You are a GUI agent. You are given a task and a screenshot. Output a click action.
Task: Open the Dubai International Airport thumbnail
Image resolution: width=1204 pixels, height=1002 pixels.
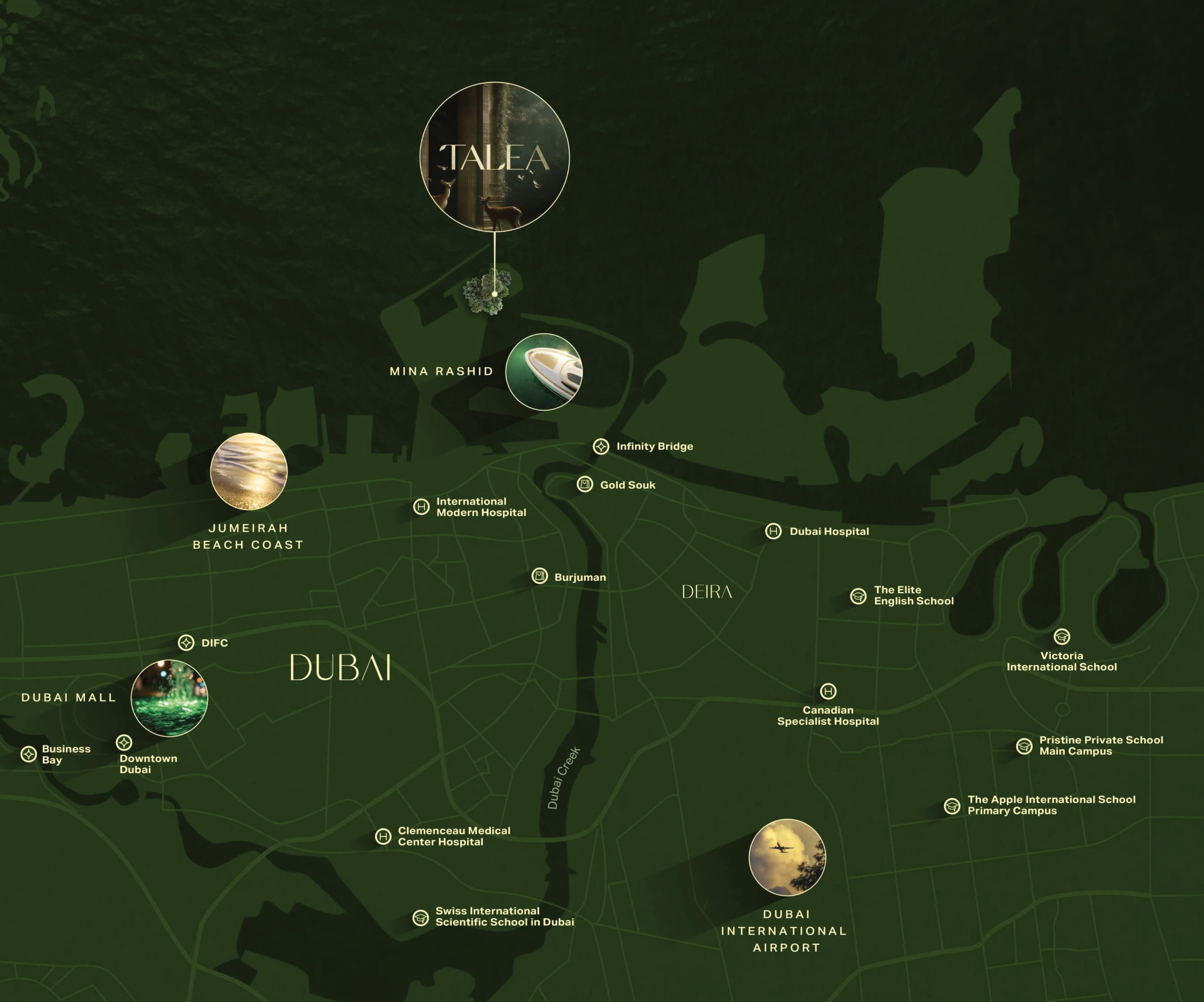pos(787,857)
